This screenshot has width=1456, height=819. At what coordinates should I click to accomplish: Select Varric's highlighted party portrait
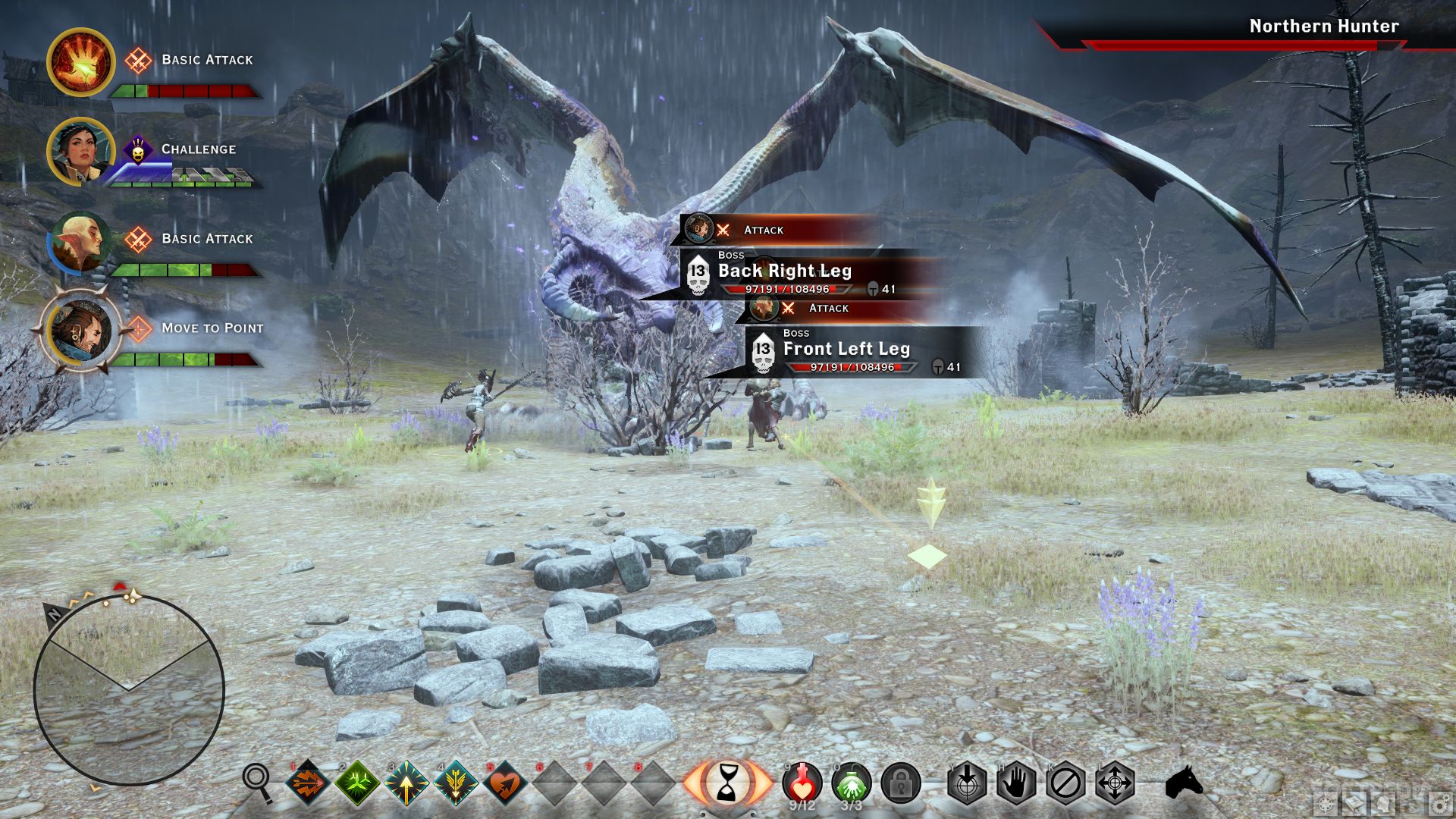click(80, 331)
